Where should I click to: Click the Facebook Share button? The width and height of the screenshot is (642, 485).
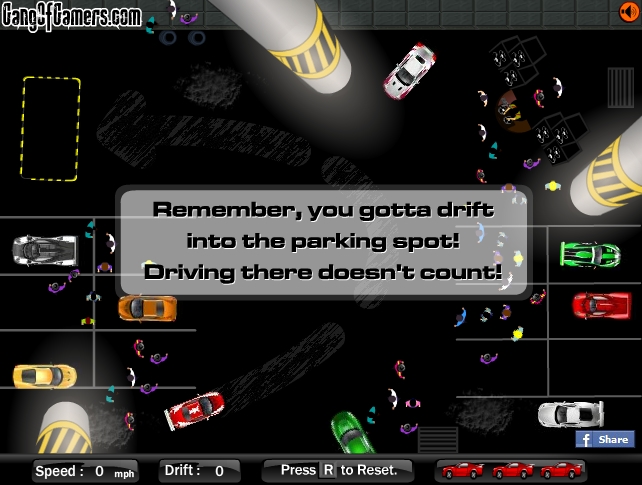pyautogui.click(x=604, y=439)
